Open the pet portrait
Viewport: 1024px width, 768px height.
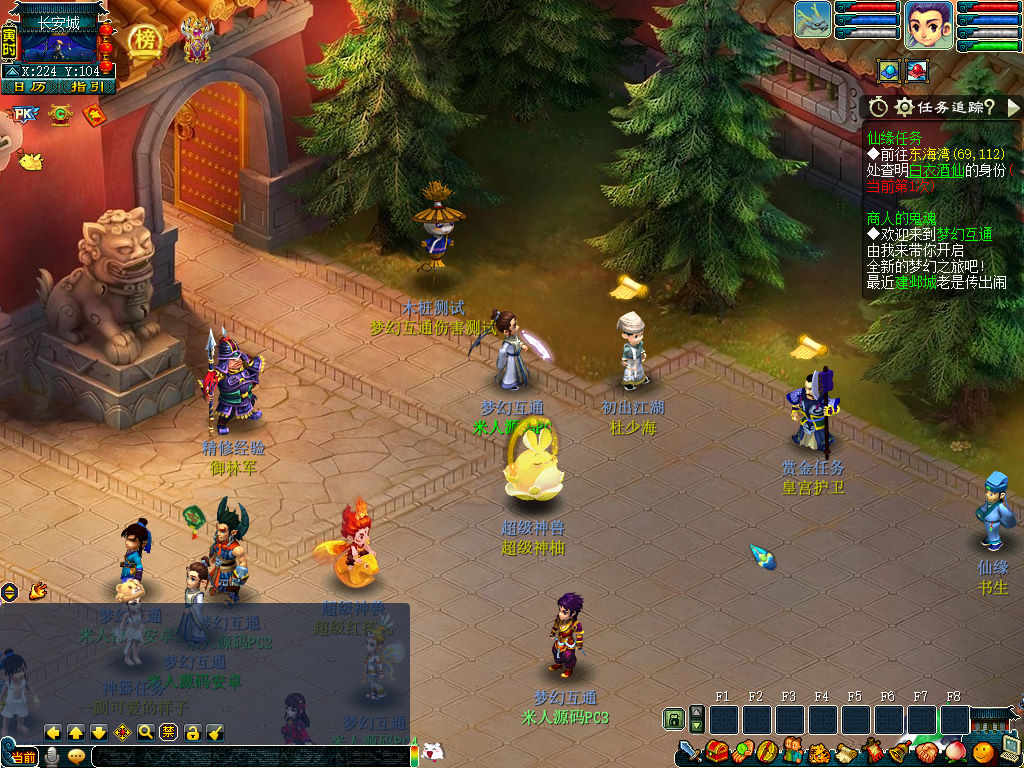click(x=813, y=21)
